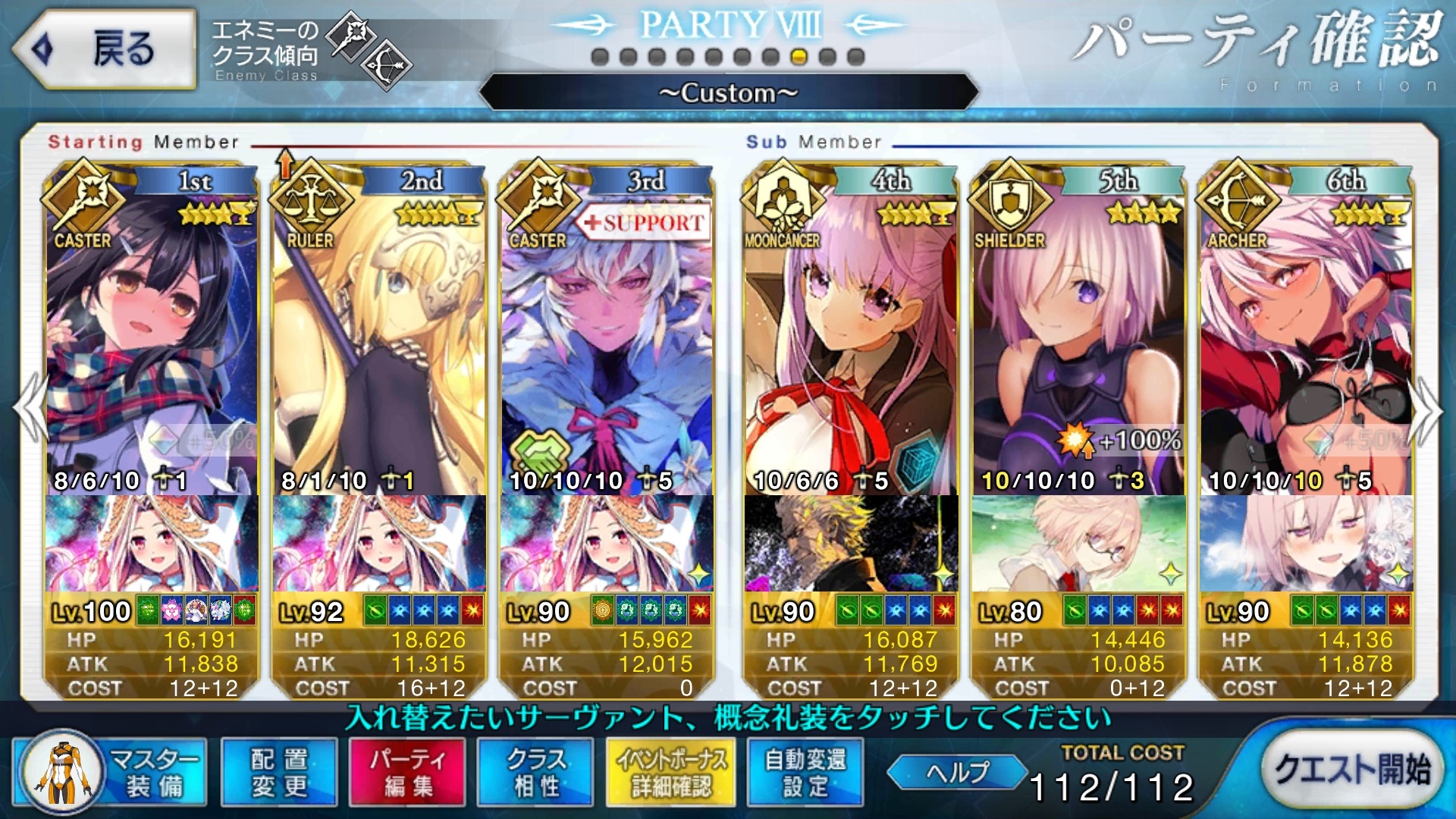
Task: Change the Mooncancer's equipped craft essence
Action: coord(851,543)
